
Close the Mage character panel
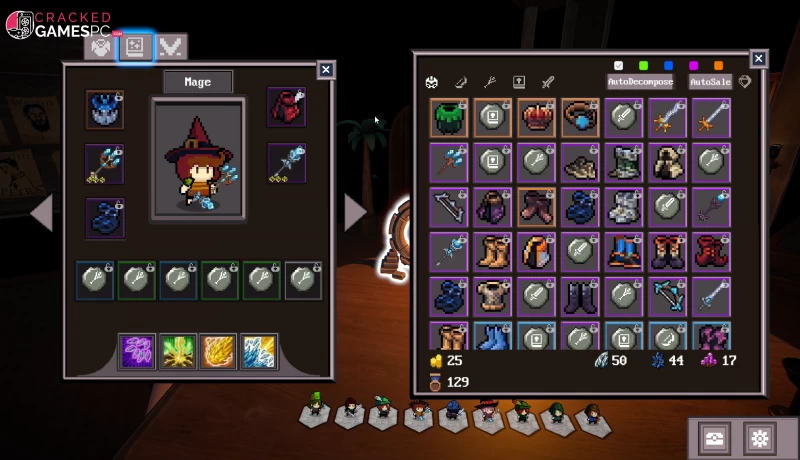[x=325, y=69]
